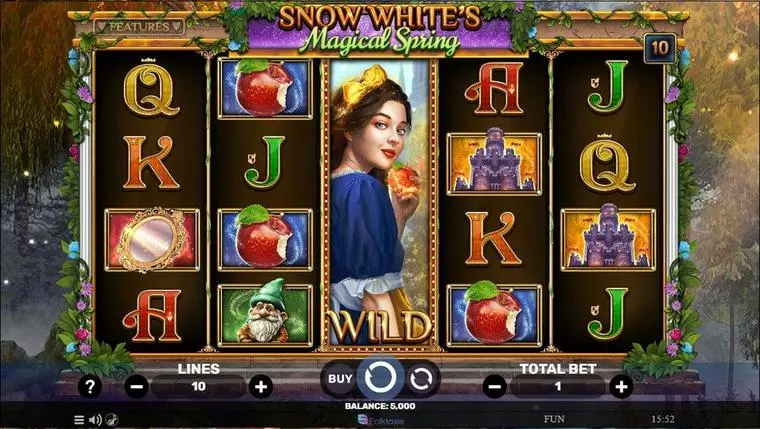Screen dimensions: 760x429
Task: Toggle the music note icon
Action: click(x=112, y=419)
